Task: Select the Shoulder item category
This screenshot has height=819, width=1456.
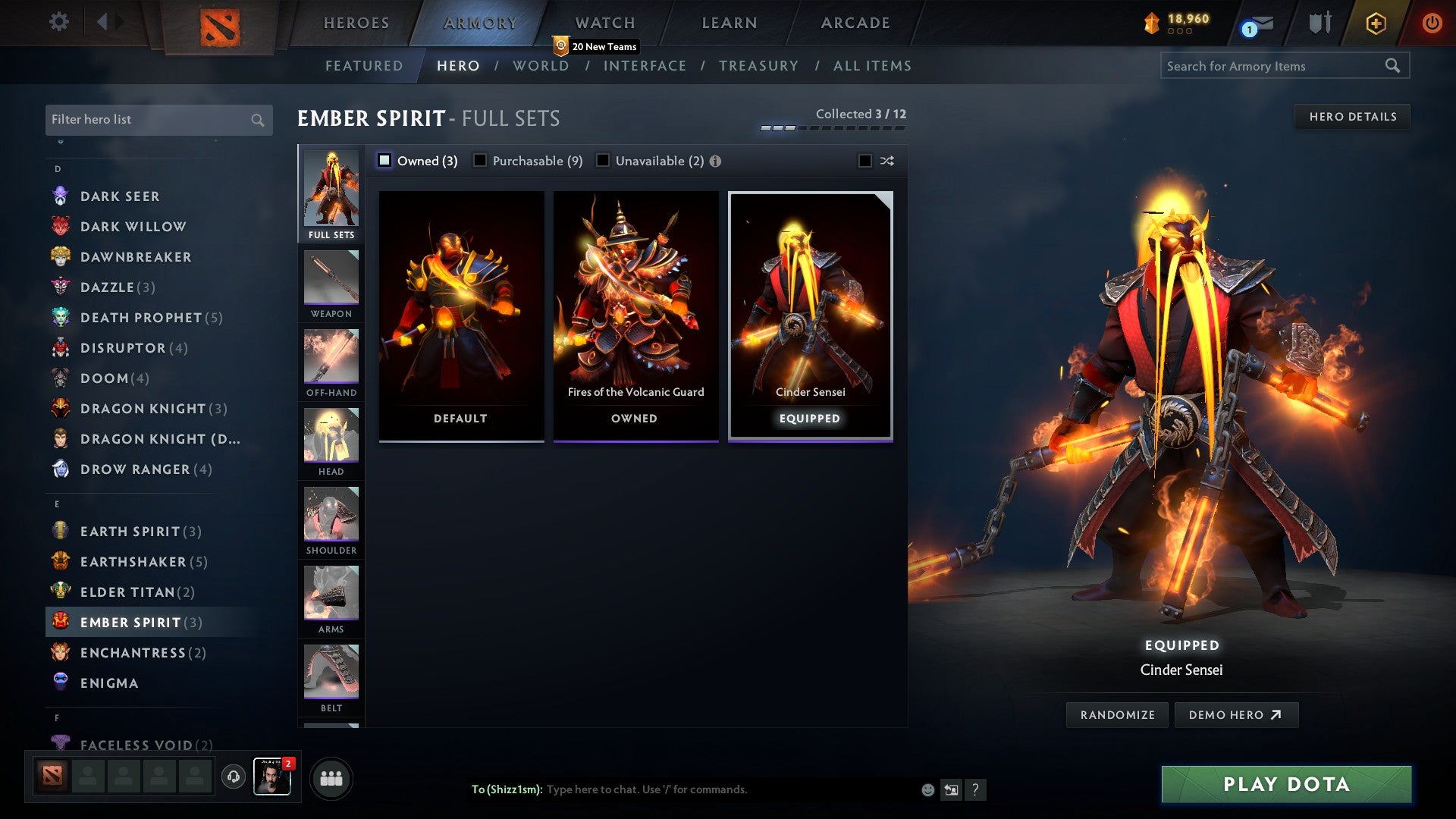Action: point(331,518)
